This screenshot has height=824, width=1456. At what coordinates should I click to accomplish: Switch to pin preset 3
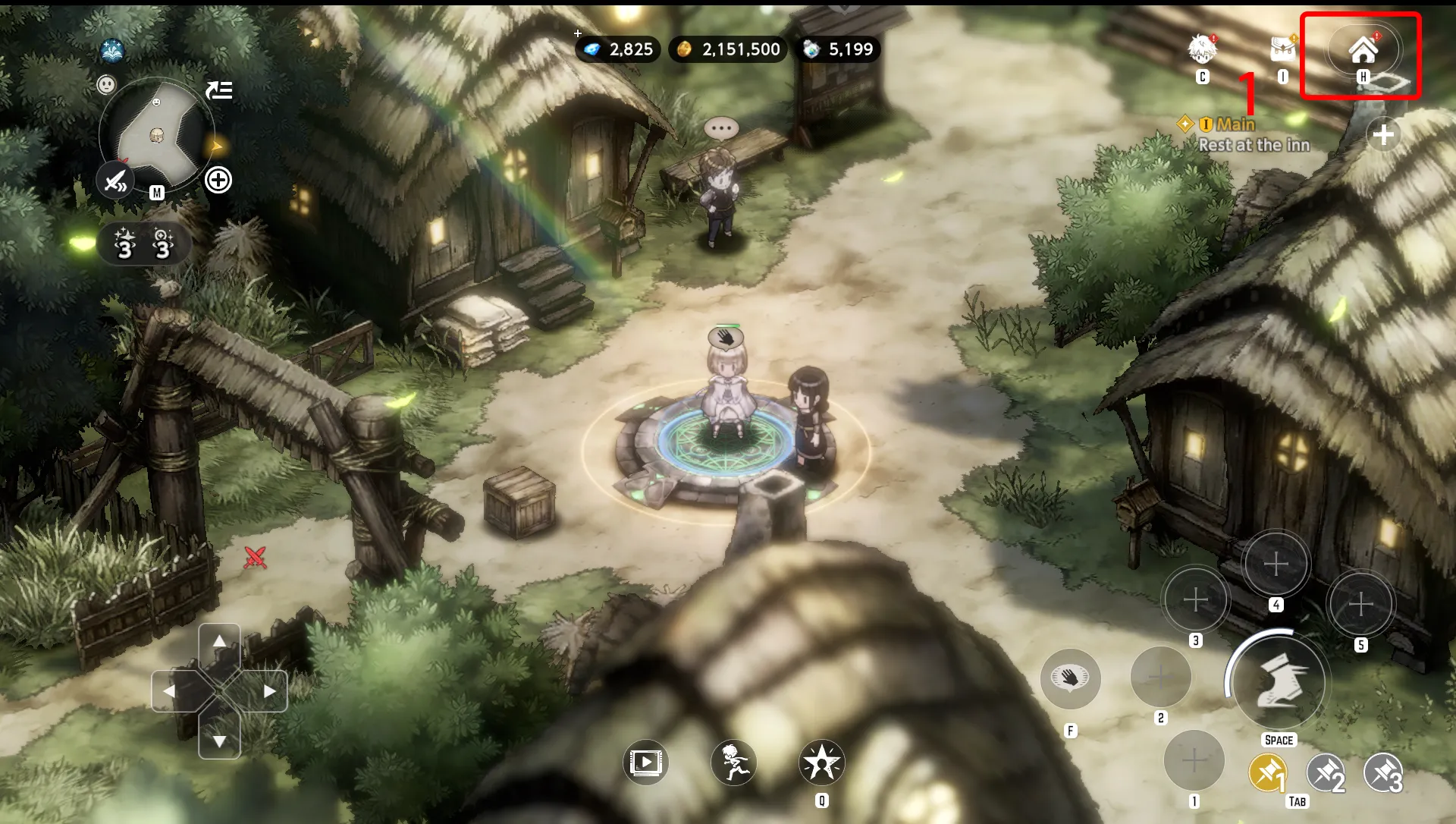tap(1383, 774)
